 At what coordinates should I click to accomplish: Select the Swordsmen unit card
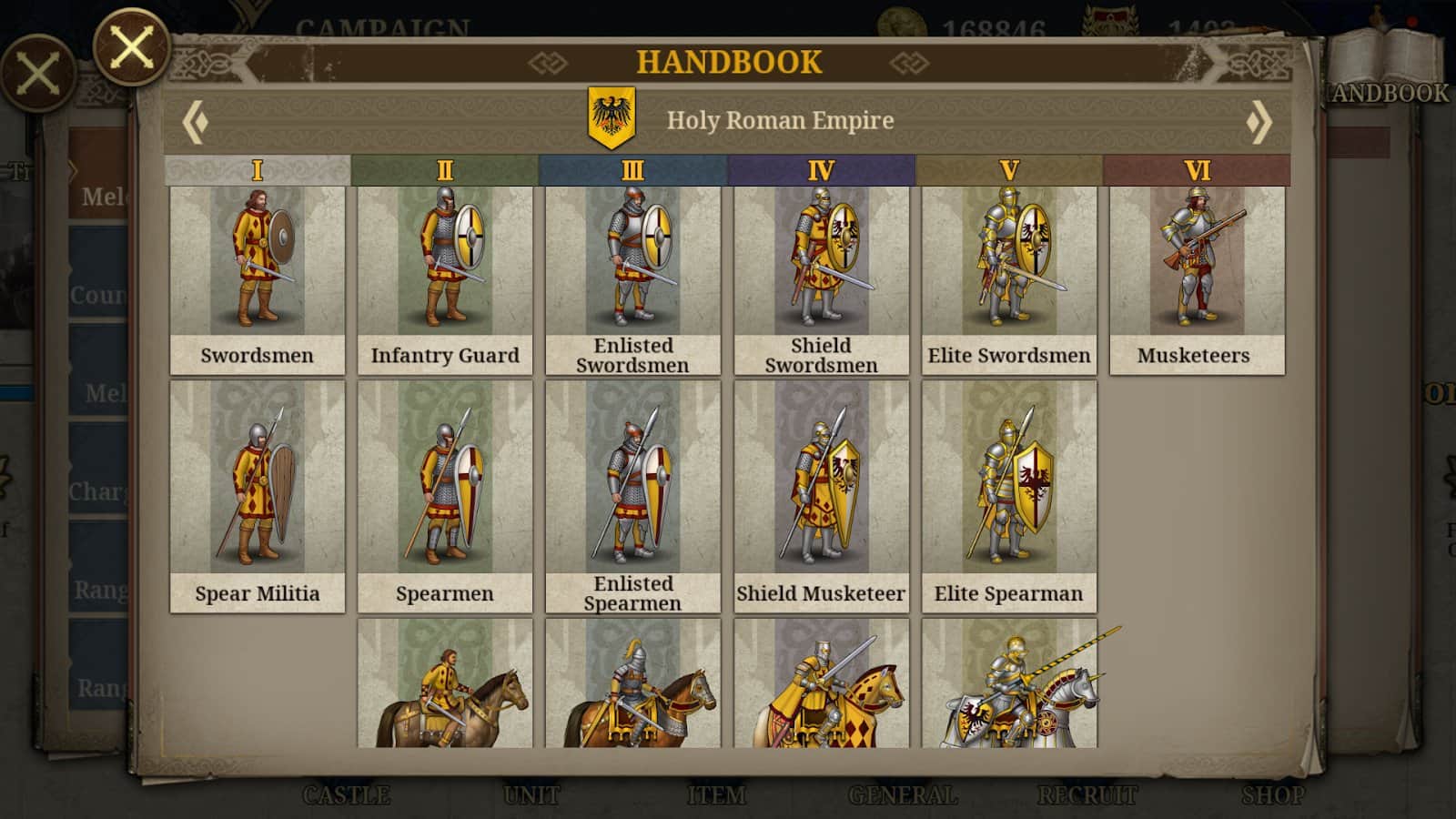click(258, 280)
